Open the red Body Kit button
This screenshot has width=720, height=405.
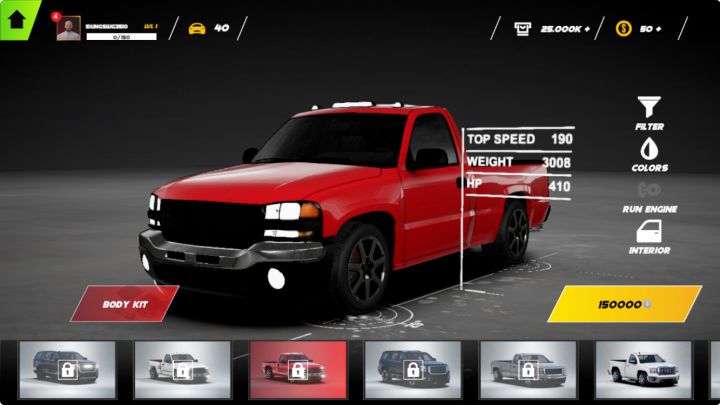click(124, 303)
